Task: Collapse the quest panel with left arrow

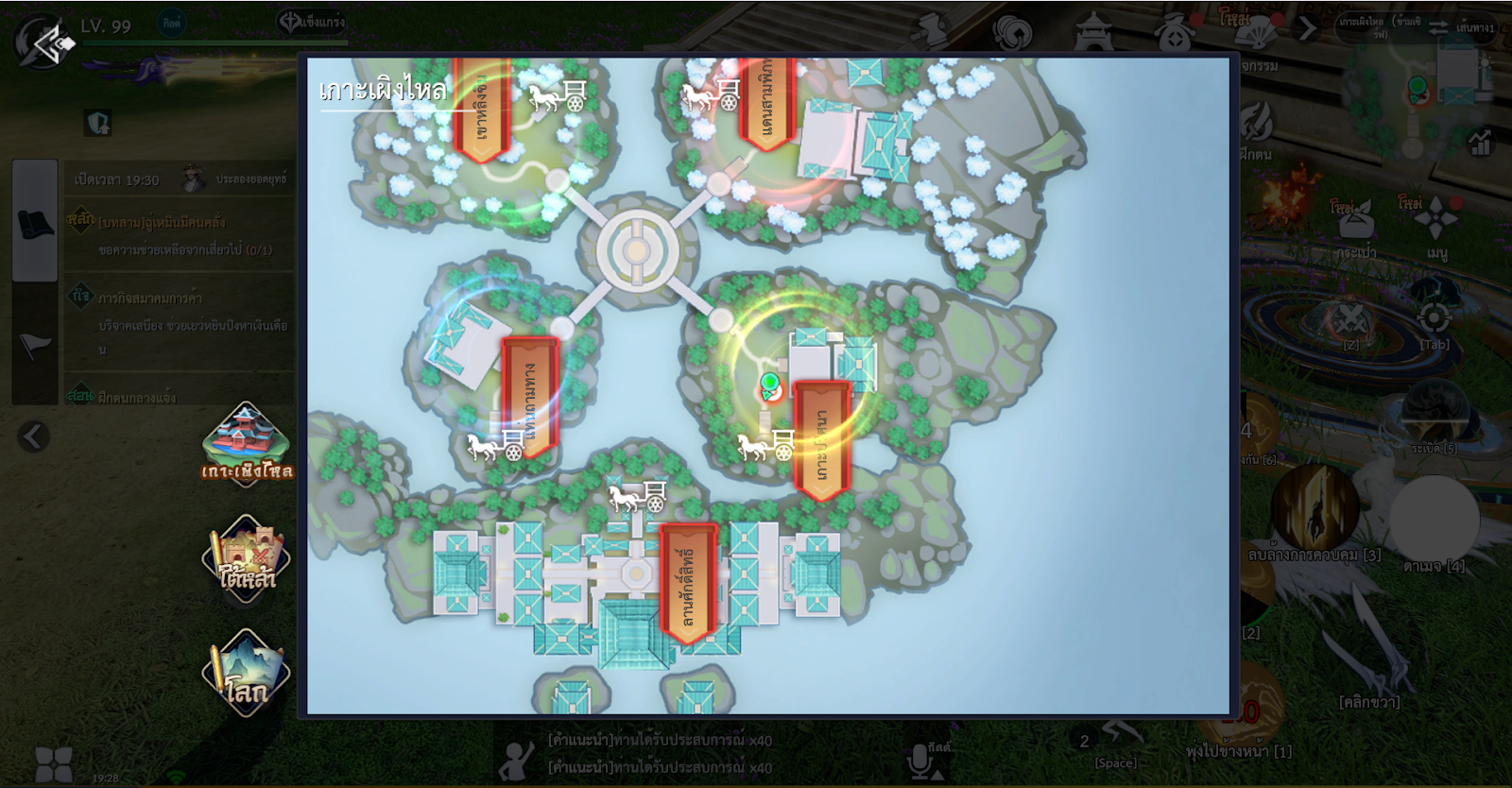Action: [33, 437]
